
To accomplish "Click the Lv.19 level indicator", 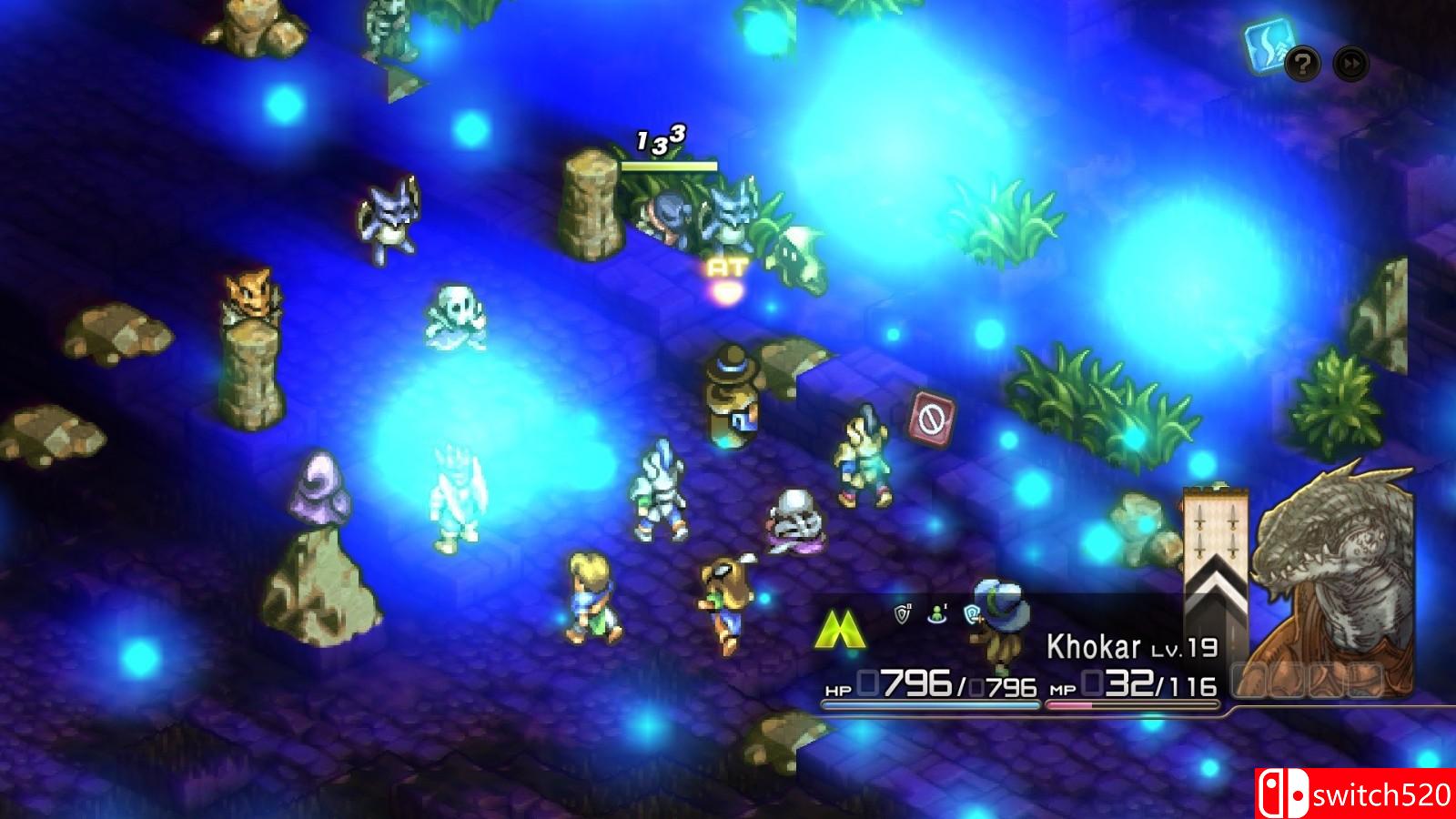I will click(1184, 649).
